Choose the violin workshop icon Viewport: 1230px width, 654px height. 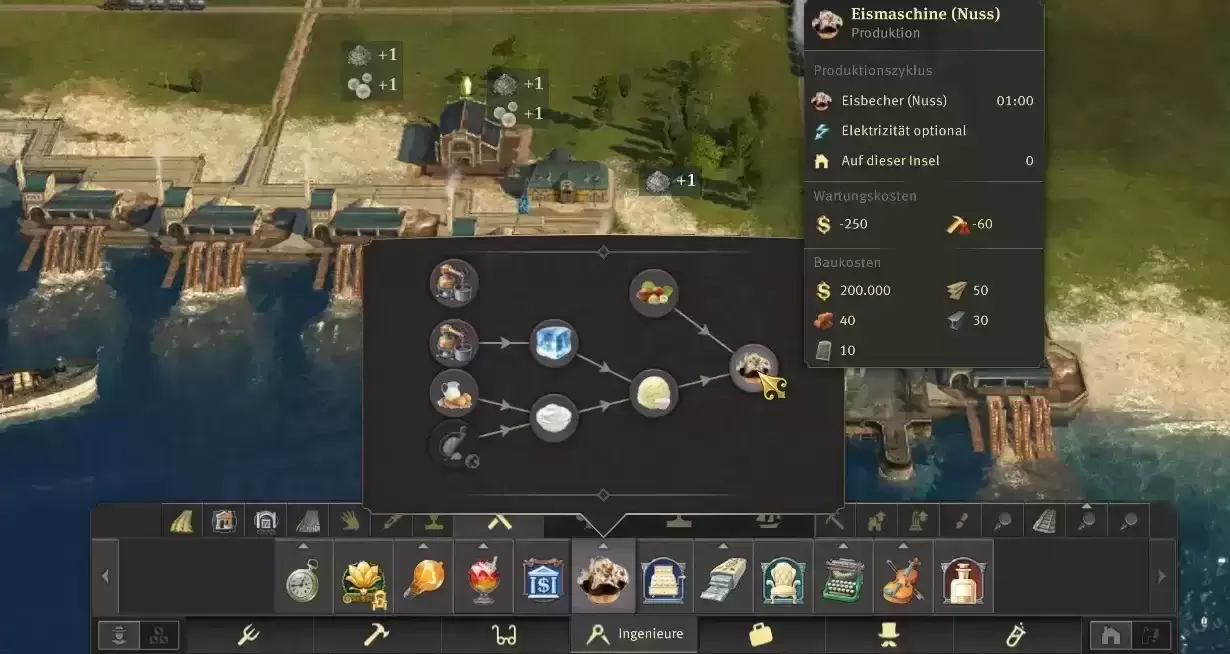tap(903, 579)
